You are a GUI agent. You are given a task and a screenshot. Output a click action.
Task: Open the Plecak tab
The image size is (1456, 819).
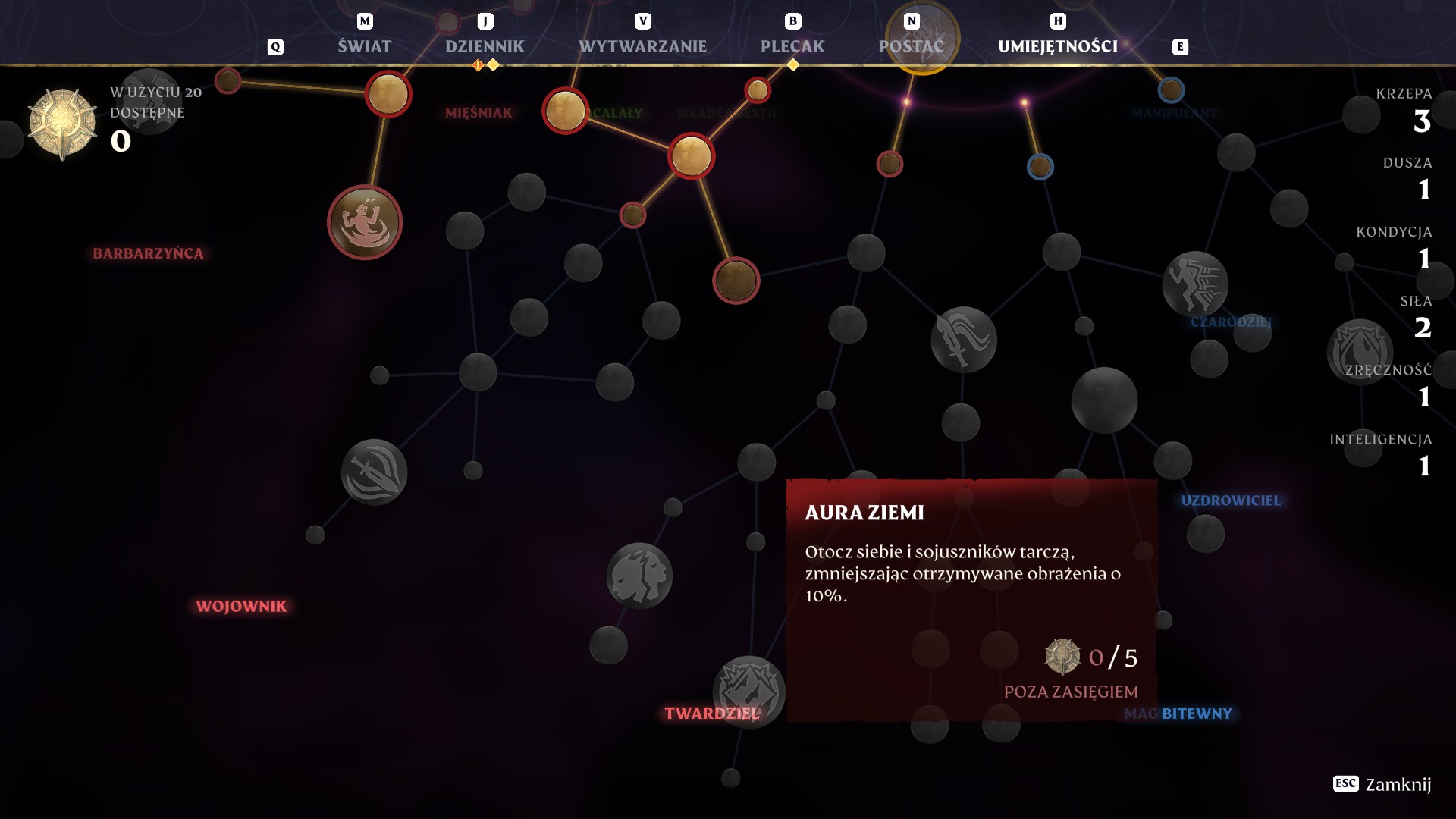(792, 46)
